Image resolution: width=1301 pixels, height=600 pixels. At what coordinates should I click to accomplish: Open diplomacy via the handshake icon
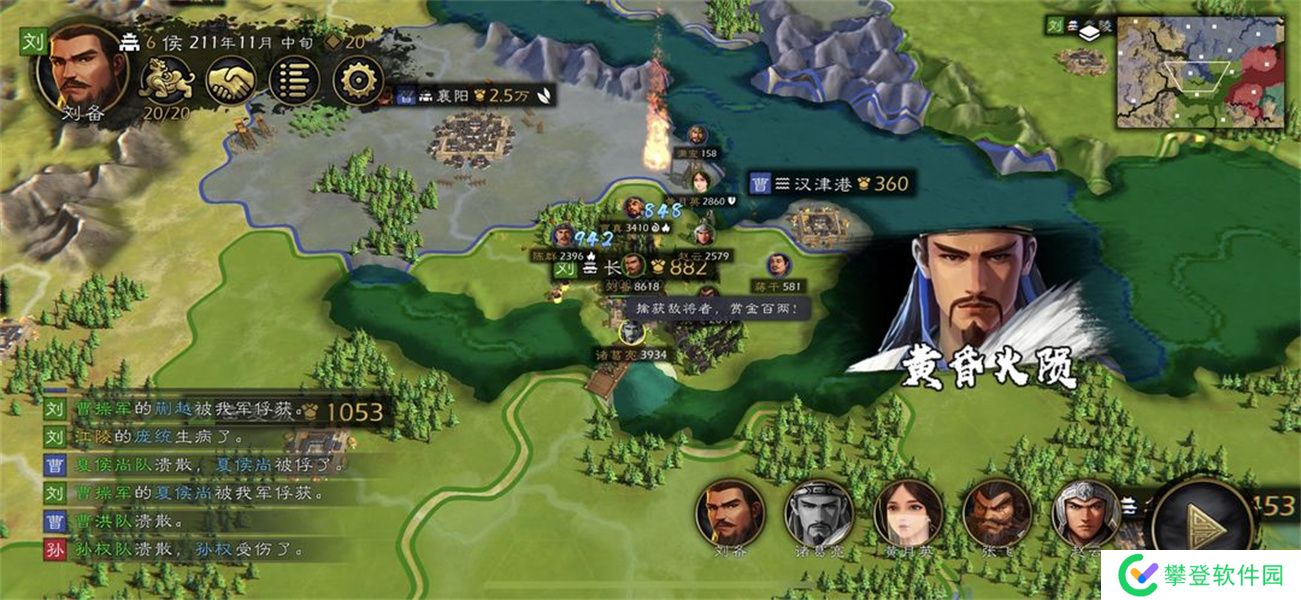231,80
